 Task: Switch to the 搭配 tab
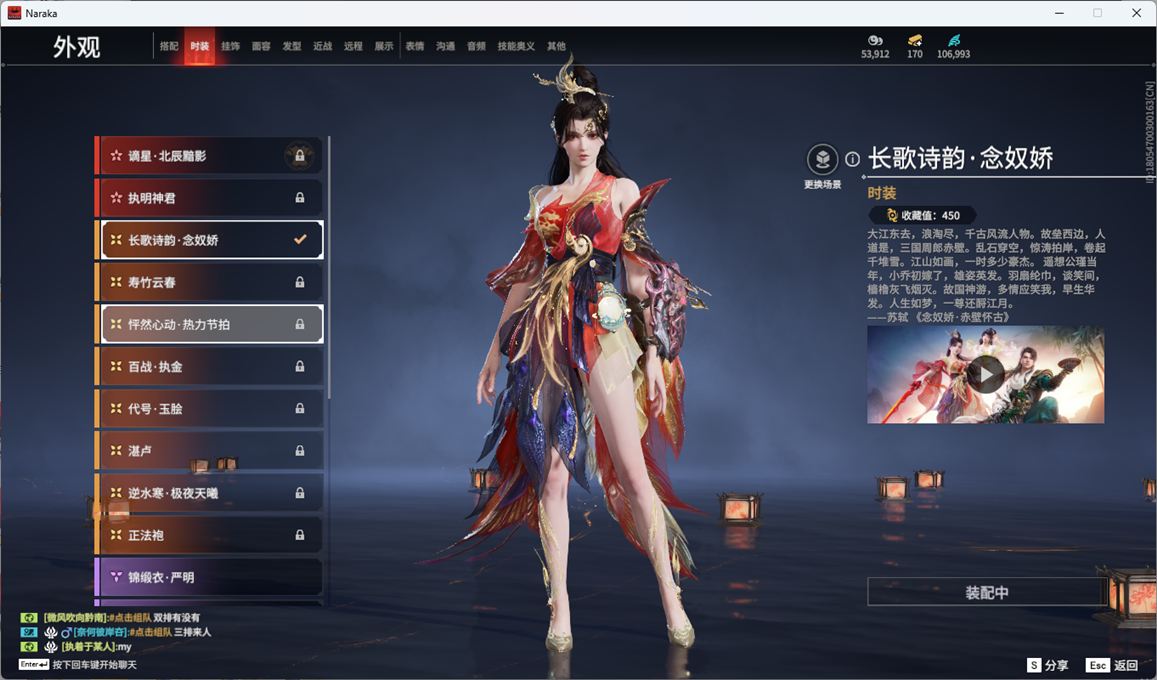tap(169, 46)
